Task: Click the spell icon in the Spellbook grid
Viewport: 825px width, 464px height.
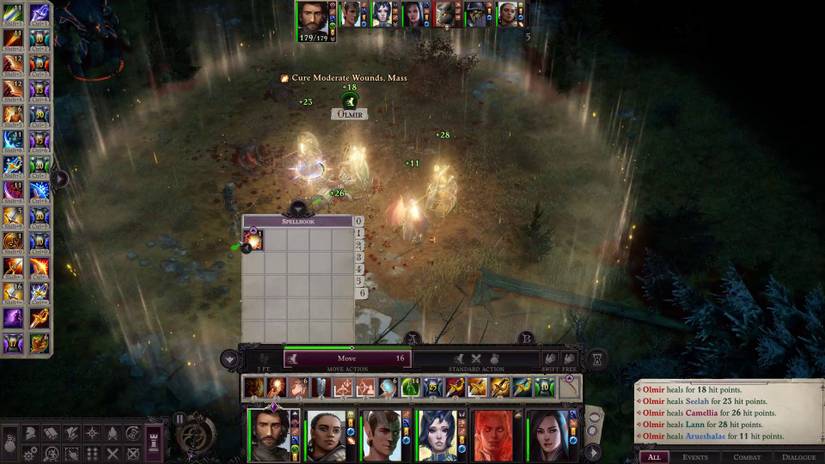Action: pyautogui.click(x=253, y=240)
